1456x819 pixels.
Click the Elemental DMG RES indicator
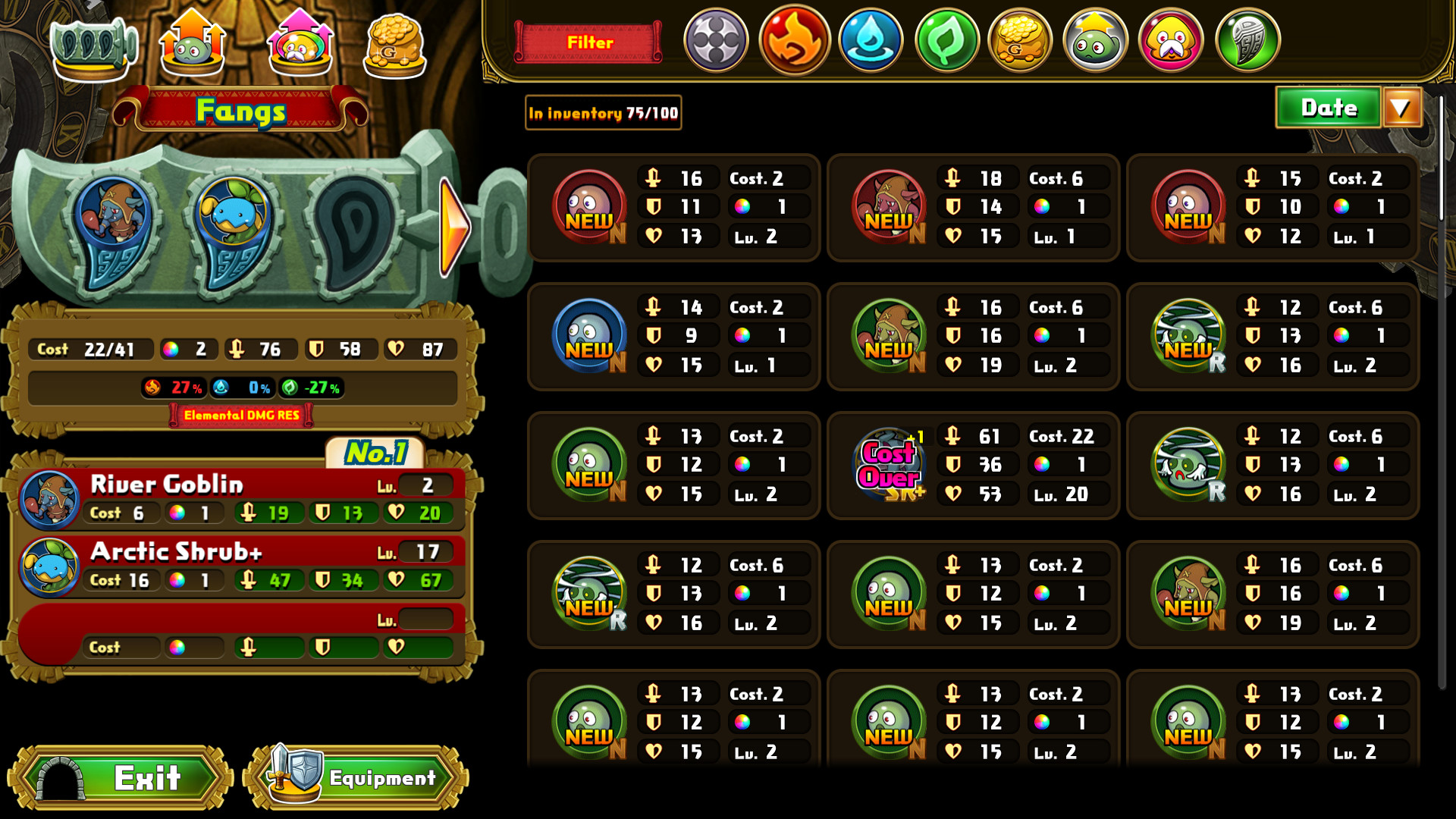[x=240, y=416]
